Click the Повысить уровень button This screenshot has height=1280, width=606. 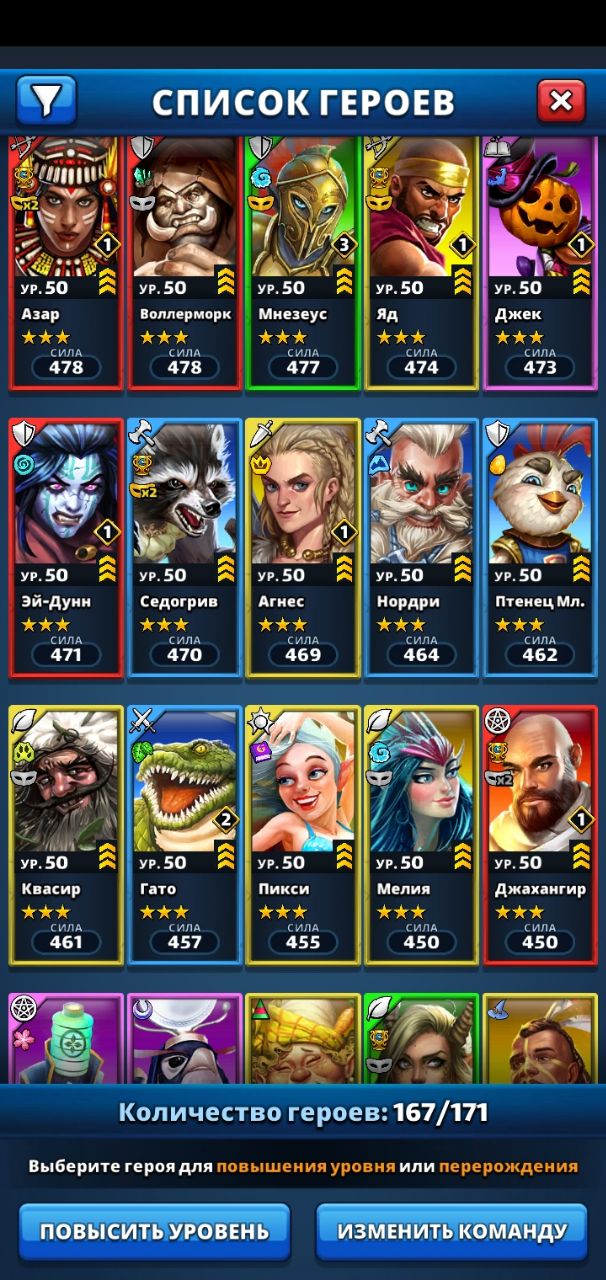pyautogui.click(x=154, y=1231)
